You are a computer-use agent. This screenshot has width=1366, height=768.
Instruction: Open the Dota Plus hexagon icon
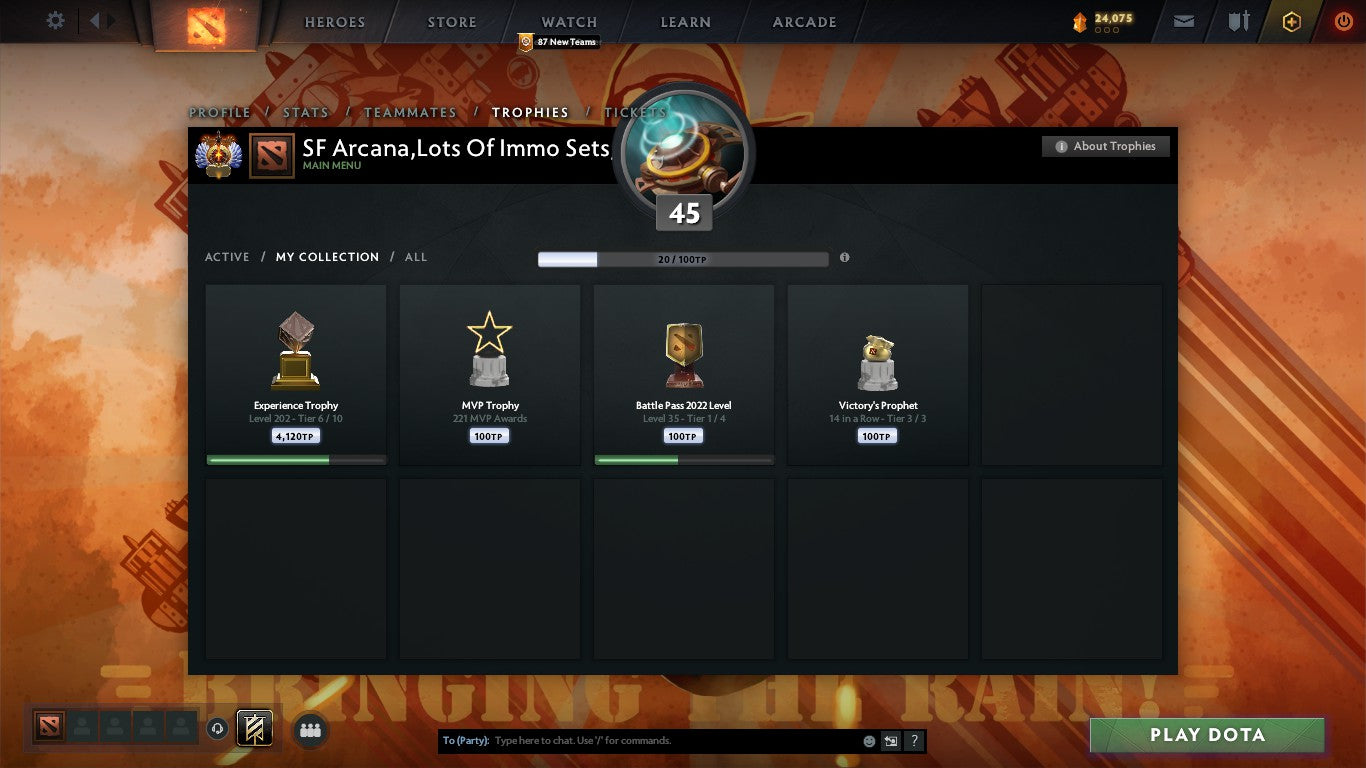coord(1291,20)
